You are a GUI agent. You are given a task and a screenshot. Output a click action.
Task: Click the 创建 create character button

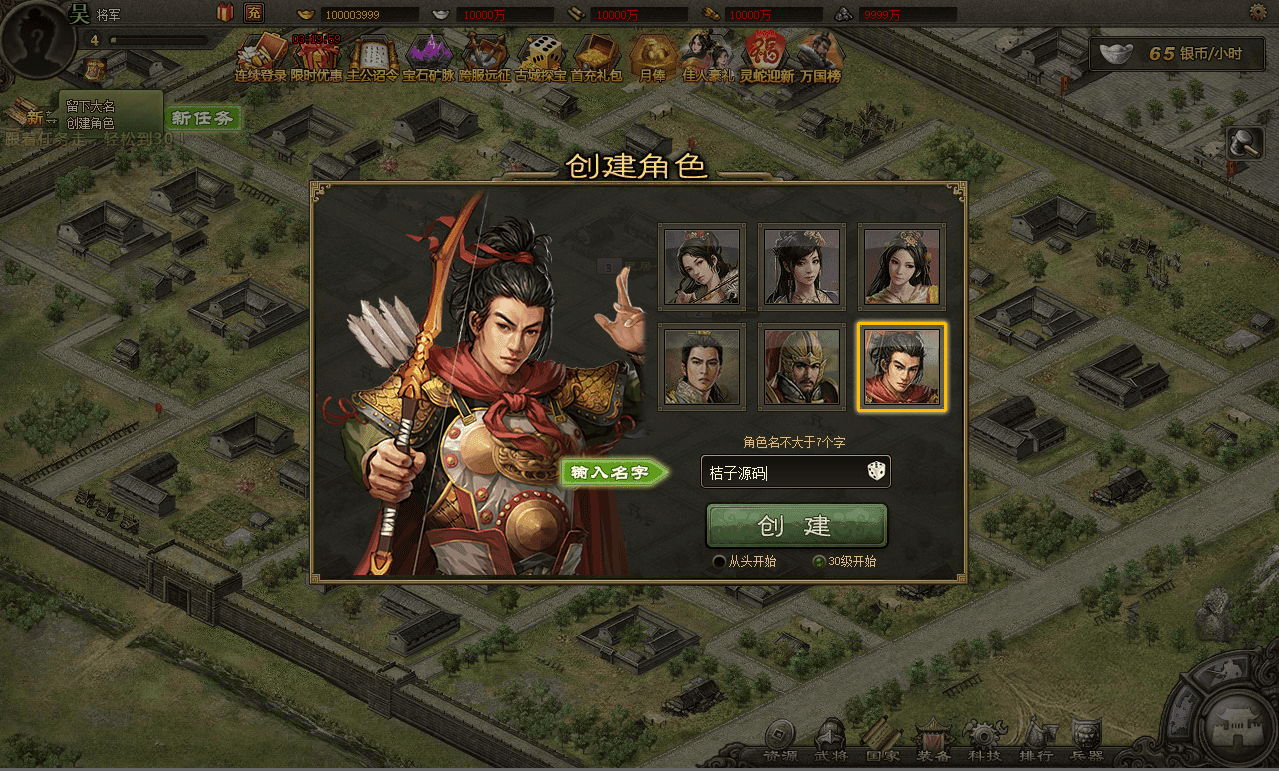(x=796, y=526)
